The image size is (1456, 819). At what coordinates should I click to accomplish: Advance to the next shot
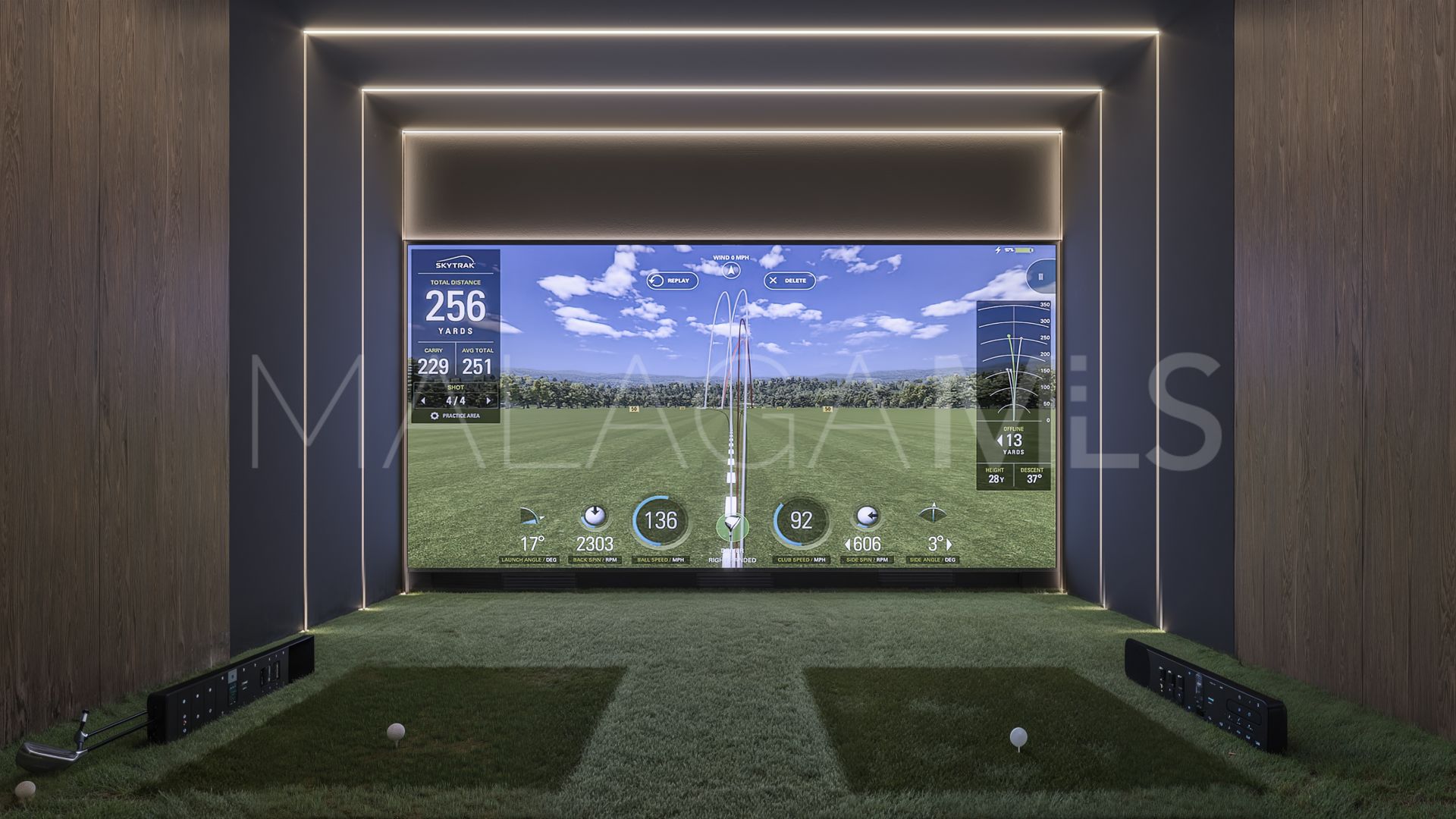tap(488, 400)
